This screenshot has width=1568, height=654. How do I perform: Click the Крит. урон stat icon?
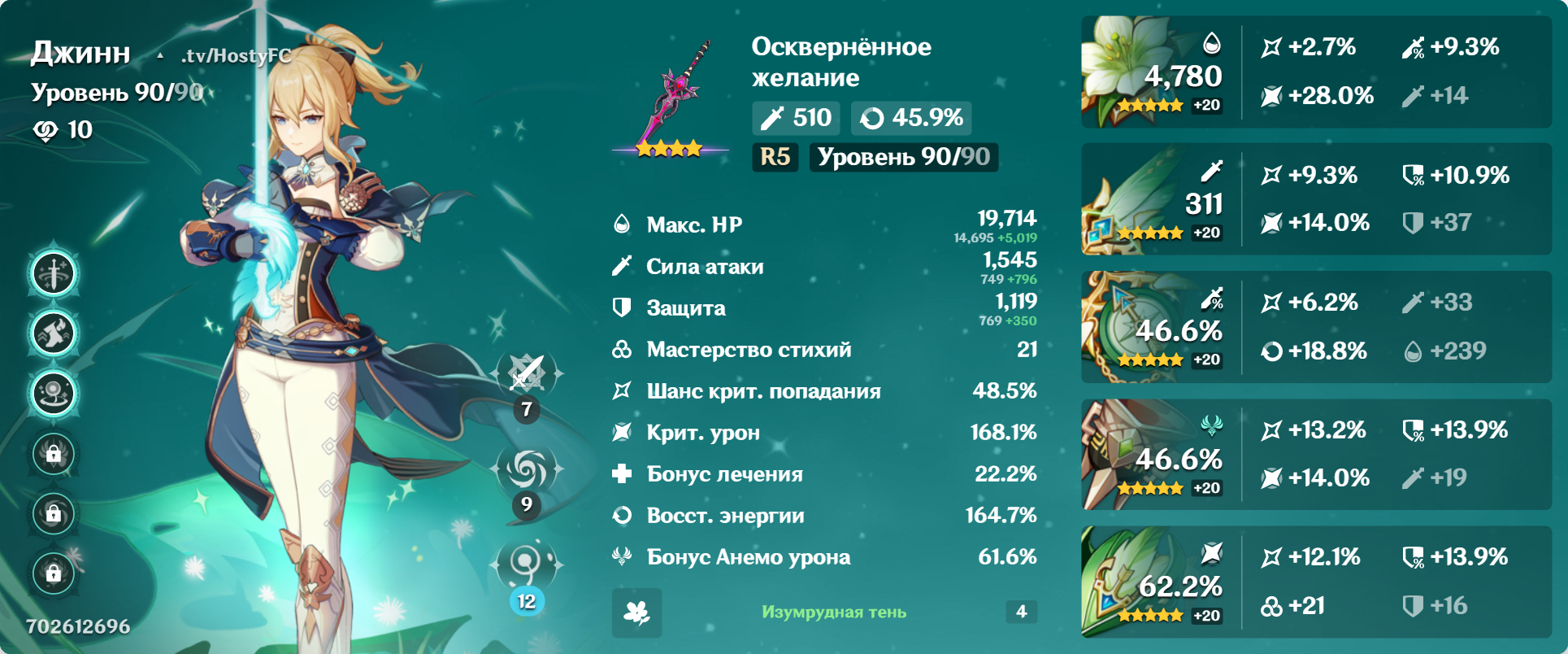tap(621, 432)
